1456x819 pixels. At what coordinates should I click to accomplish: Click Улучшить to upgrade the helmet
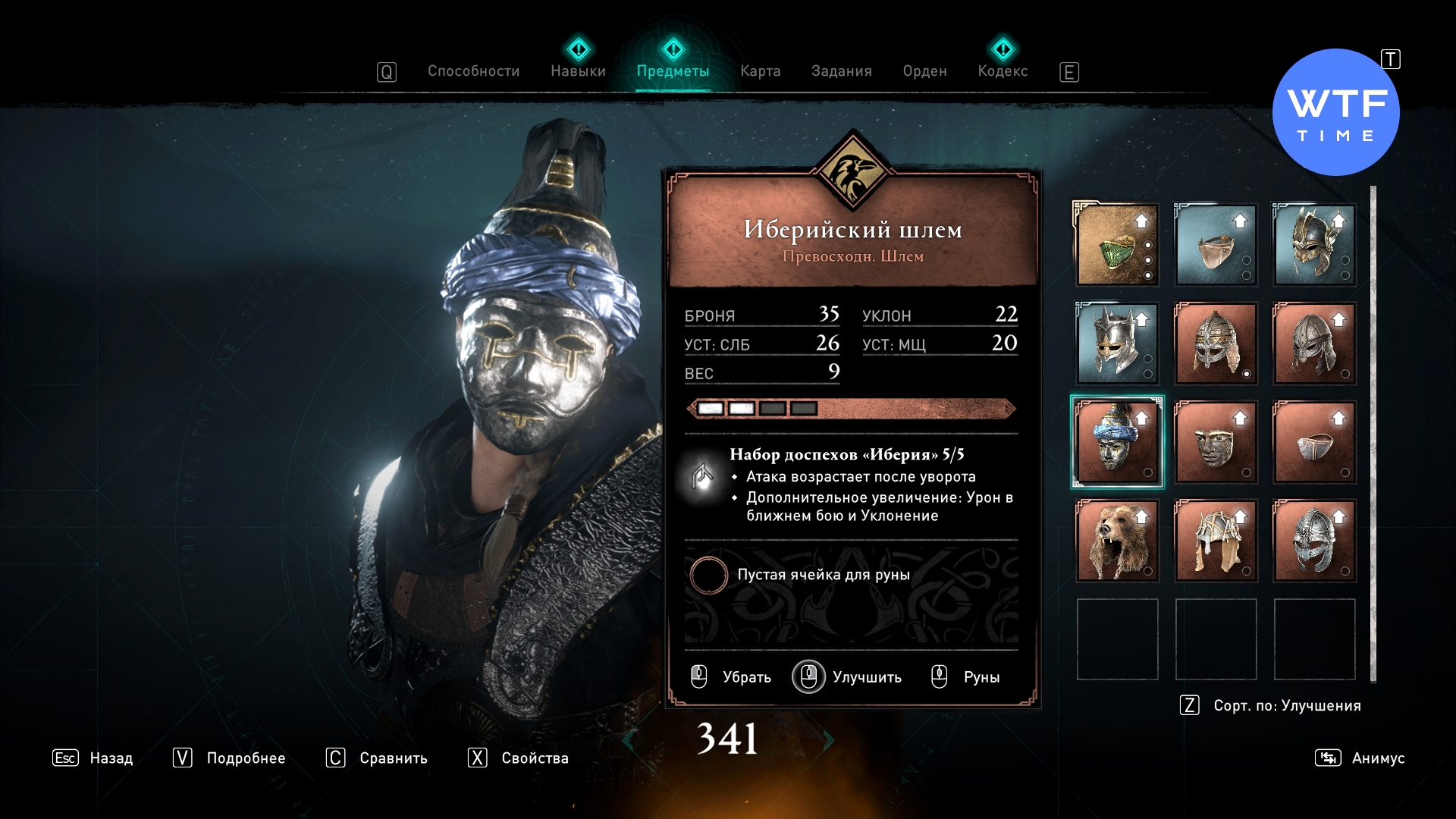pos(848,676)
